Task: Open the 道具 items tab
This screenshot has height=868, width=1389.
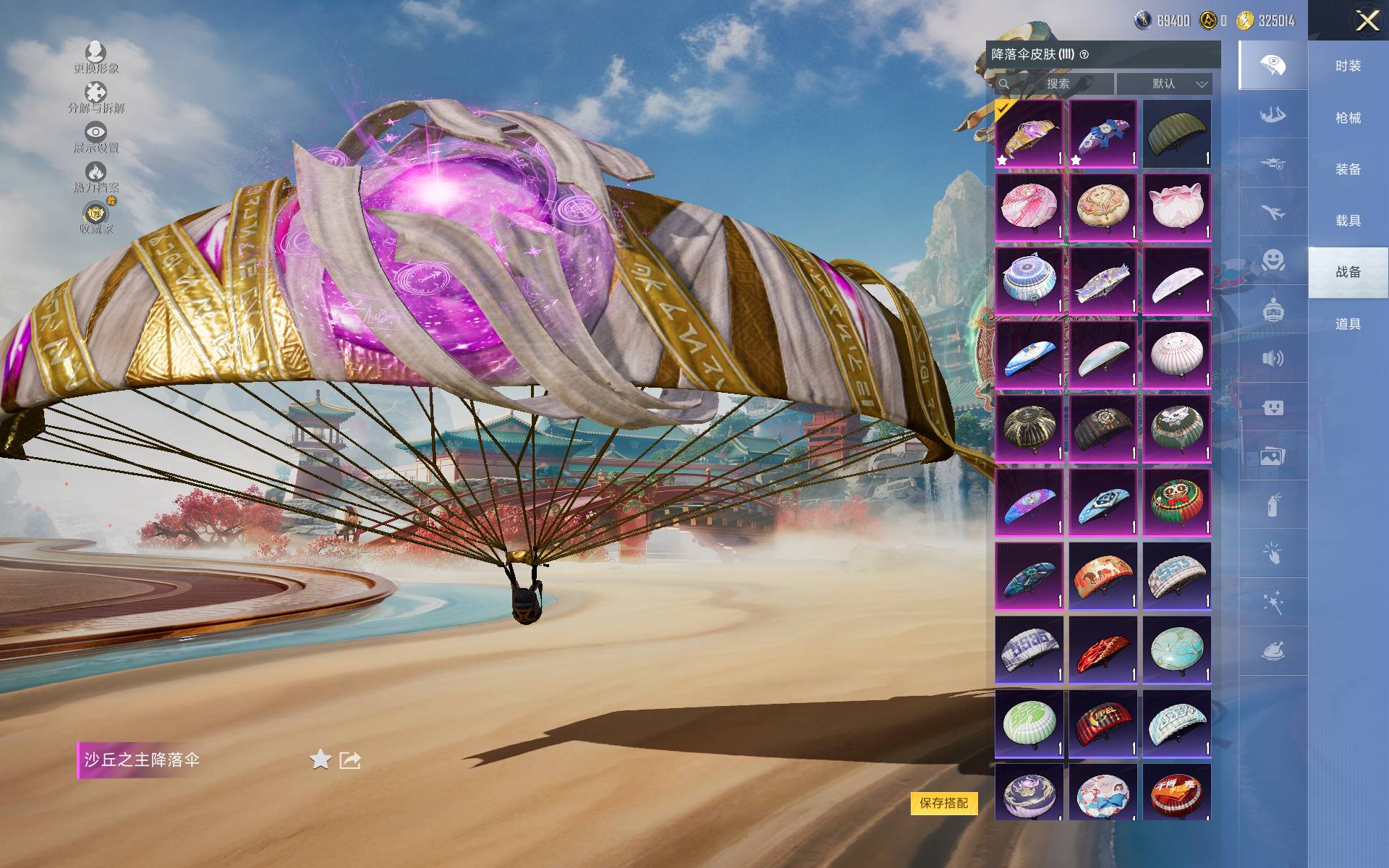Action: click(1348, 324)
